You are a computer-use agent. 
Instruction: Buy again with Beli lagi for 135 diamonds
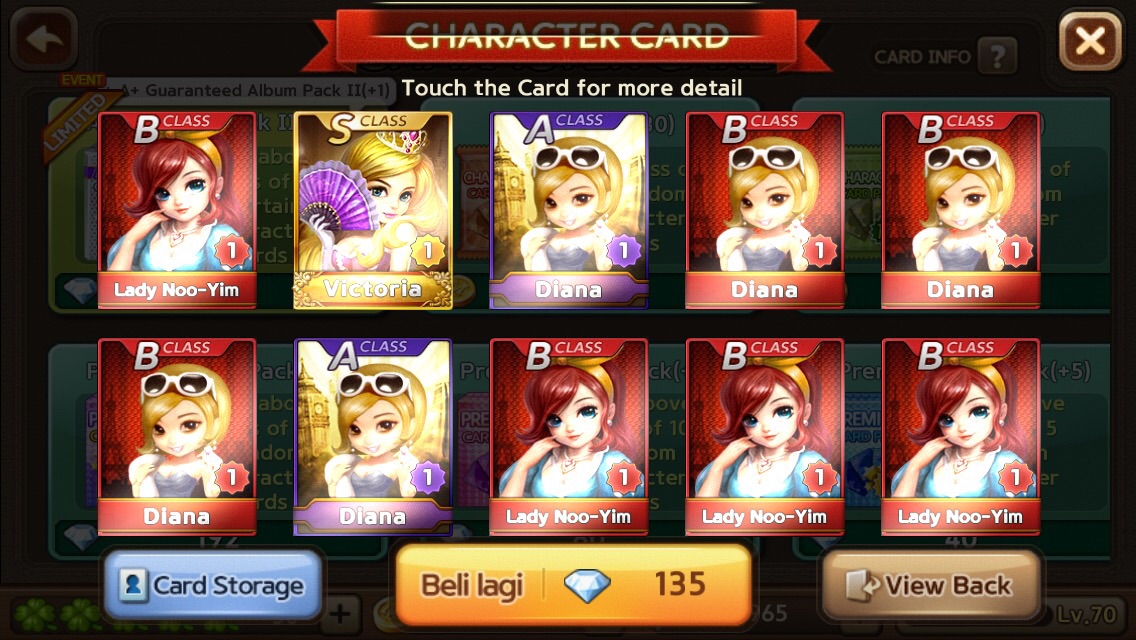click(x=573, y=584)
